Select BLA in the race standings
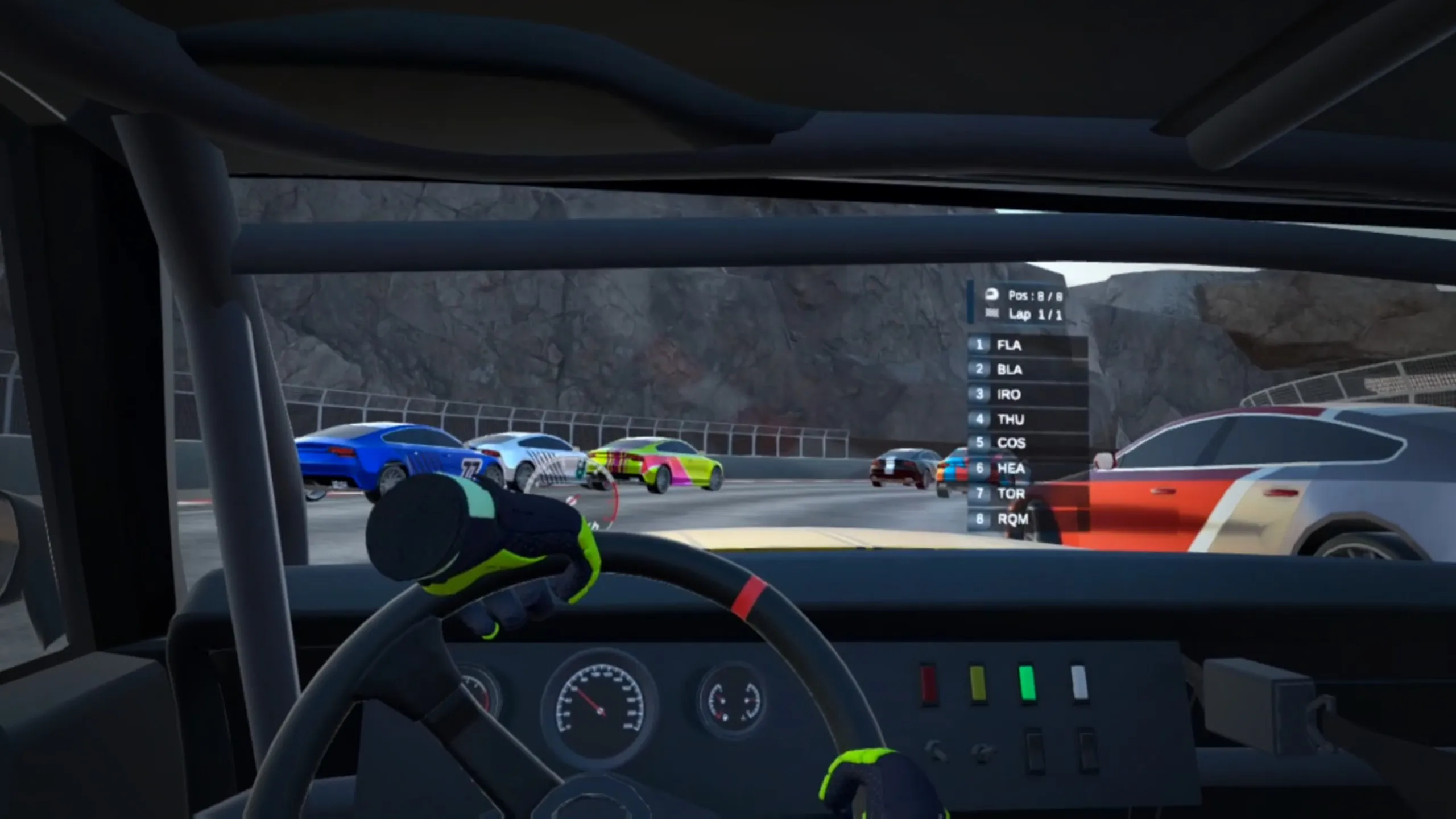This screenshot has width=1456, height=819. (x=1027, y=370)
